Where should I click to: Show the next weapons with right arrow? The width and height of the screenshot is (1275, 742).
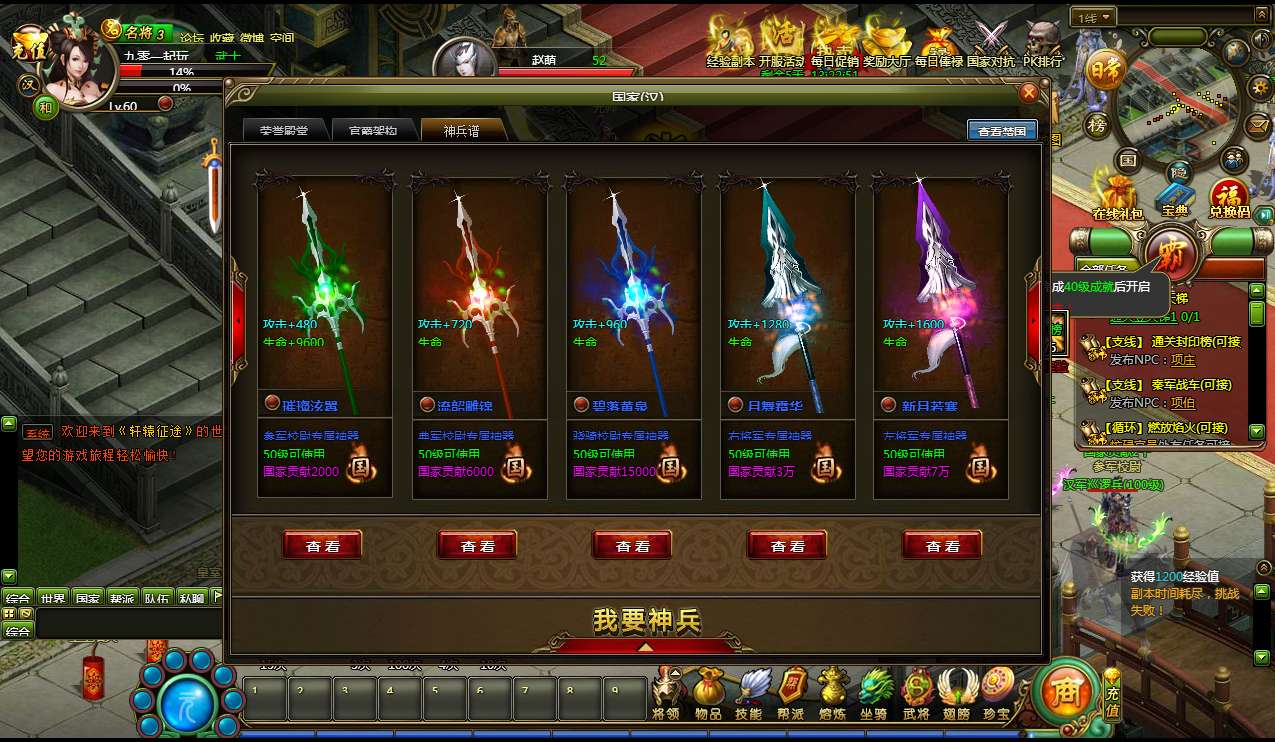(1032, 320)
